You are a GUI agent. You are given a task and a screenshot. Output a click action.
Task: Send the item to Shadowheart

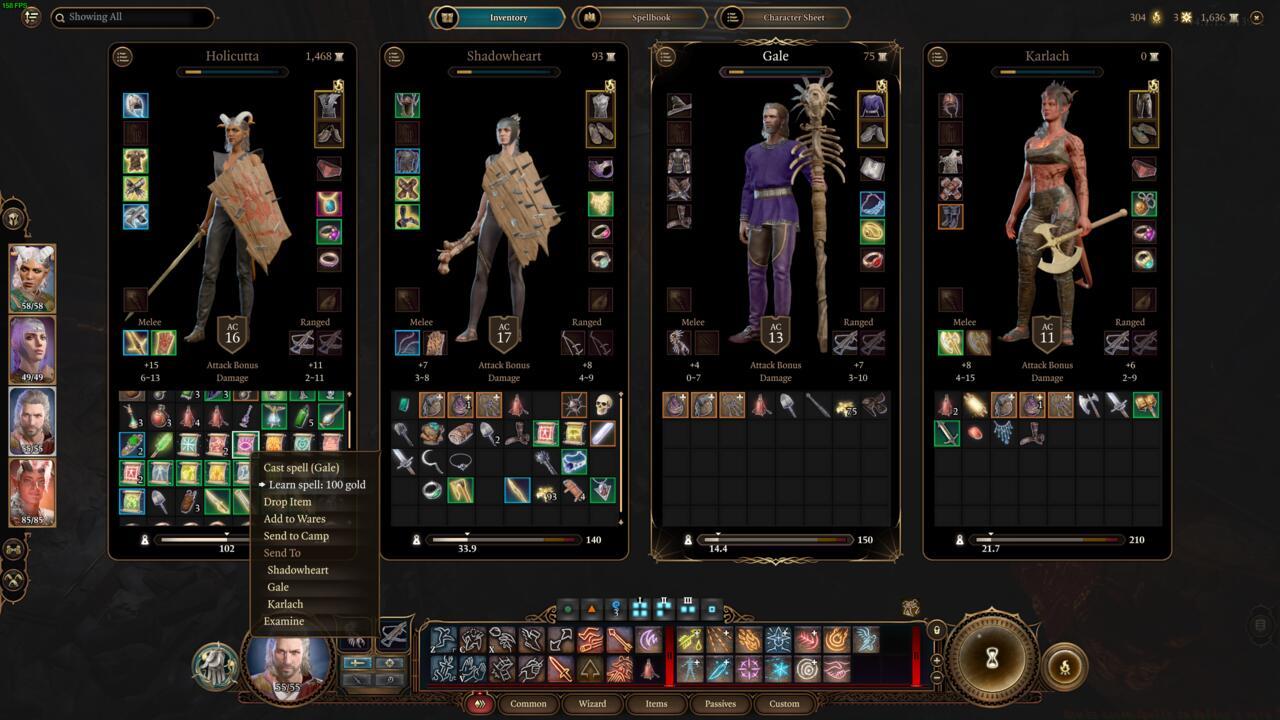coord(298,570)
